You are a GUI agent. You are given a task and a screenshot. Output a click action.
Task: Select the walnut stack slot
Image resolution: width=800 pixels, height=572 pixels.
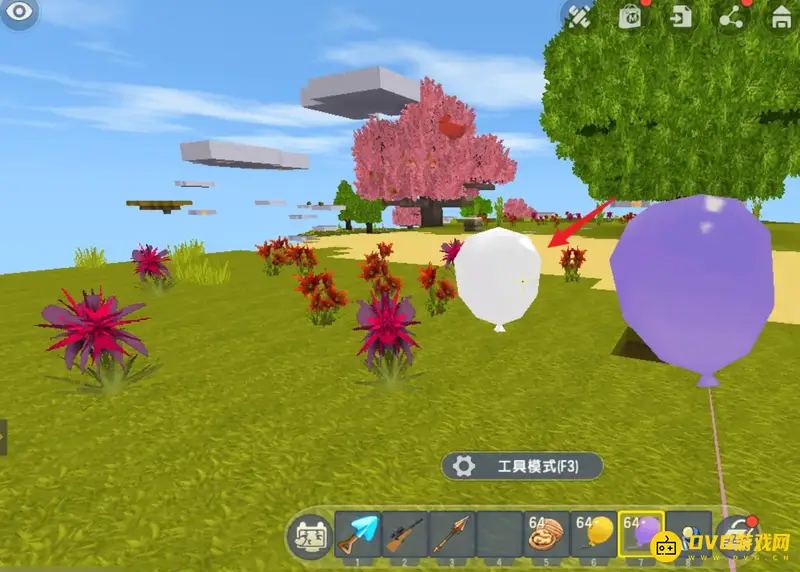(546, 534)
